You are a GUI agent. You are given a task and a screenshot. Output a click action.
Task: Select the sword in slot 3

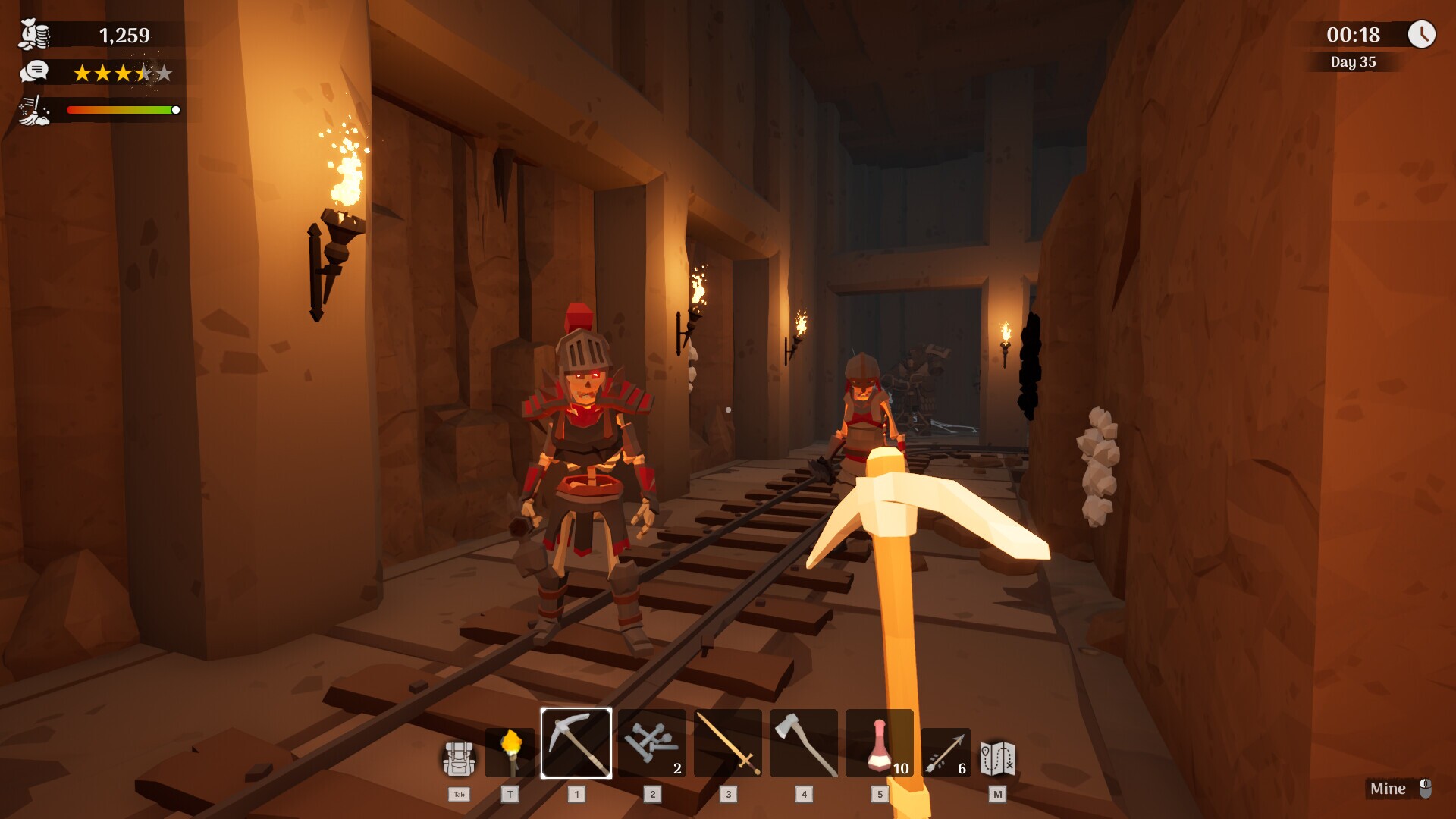(x=728, y=745)
